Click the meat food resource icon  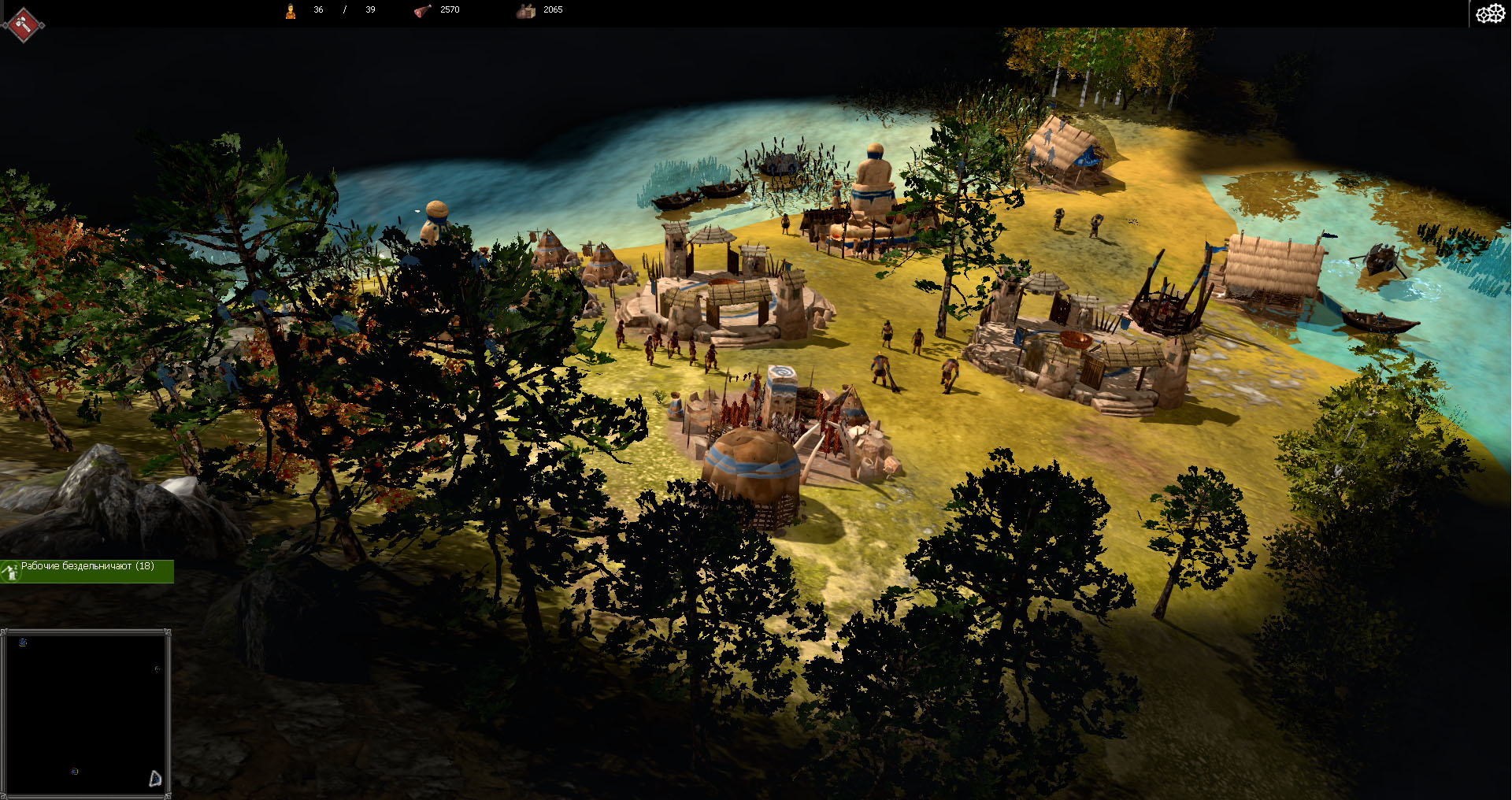tap(421, 10)
